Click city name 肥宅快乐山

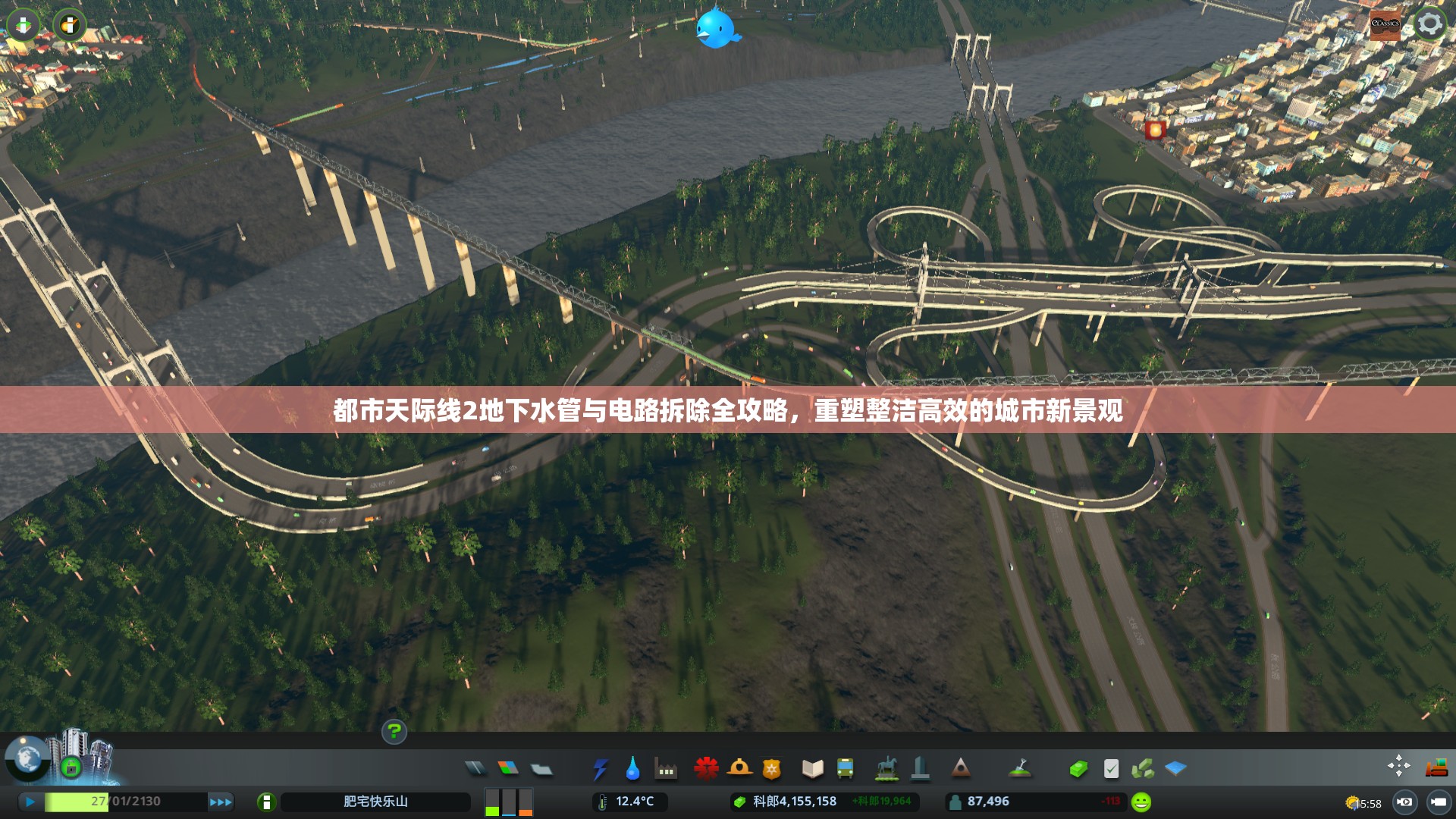[375, 802]
